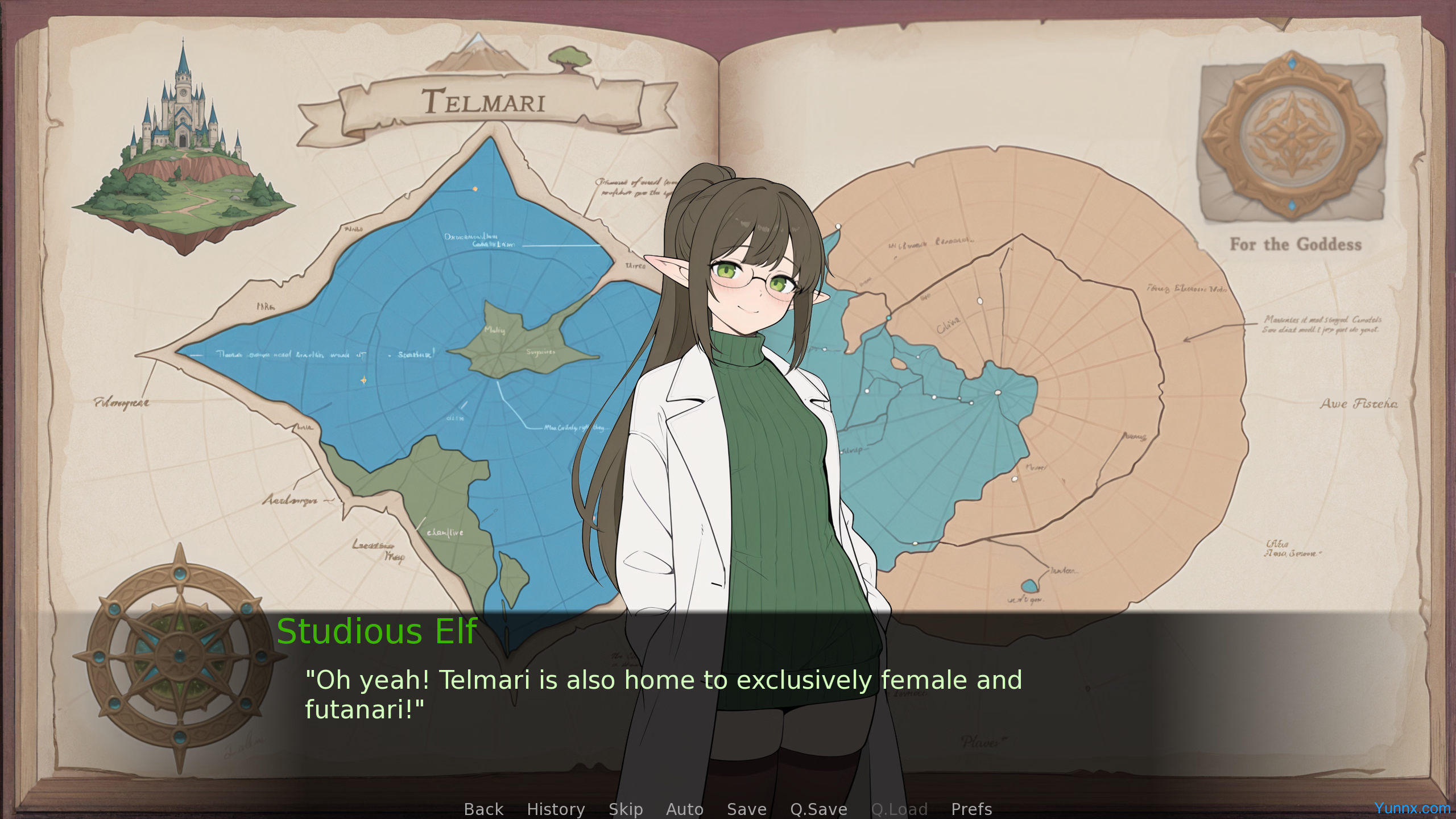Advance the Studious Elf dialogue text
This screenshot has width=1456, height=819.
coord(663,694)
